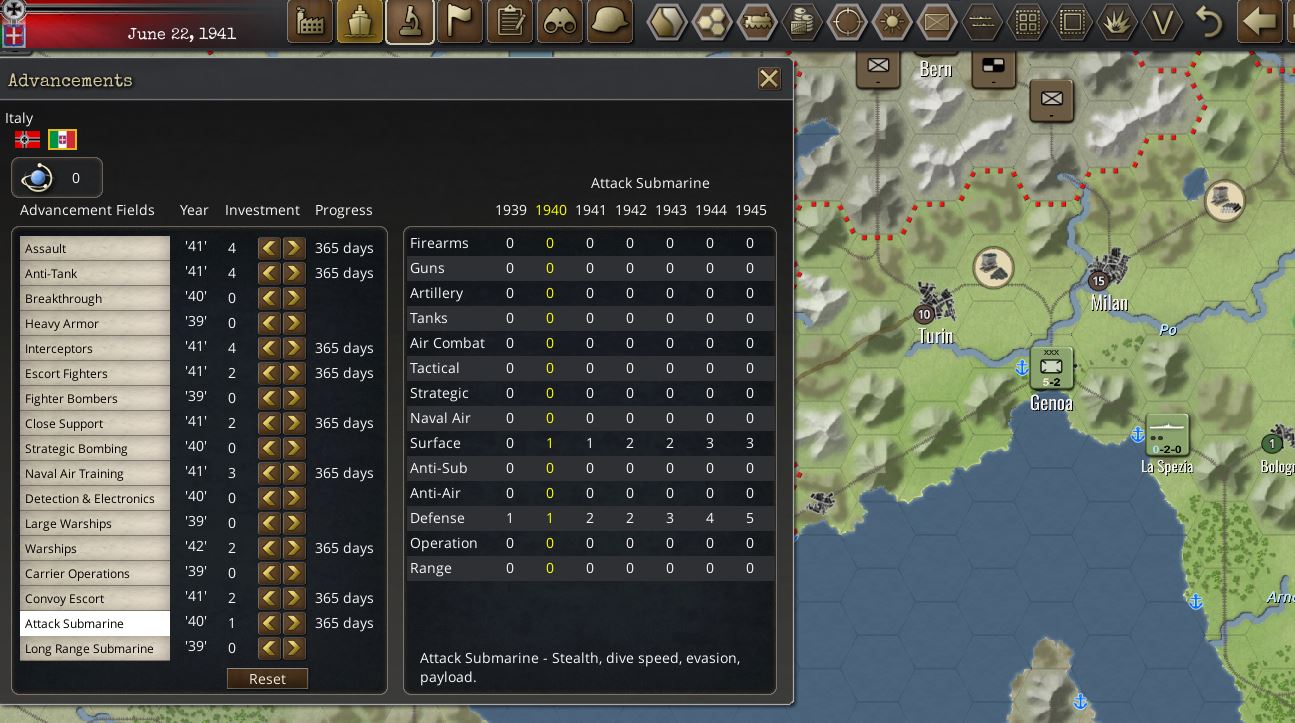View the clipboard reports panel

point(510,21)
